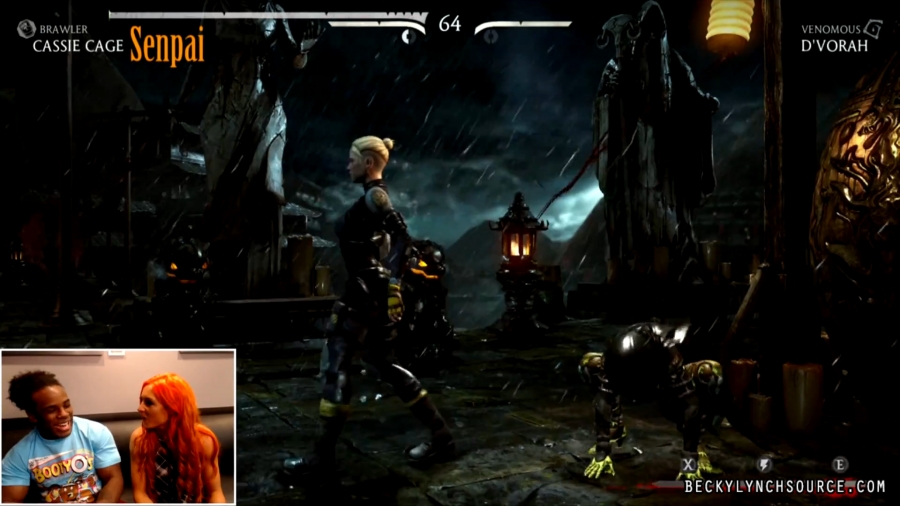This screenshot has width=900, height=506.
Task: Click the Brawler variation icon beside Cassie Cage
Action: point(26,29)
